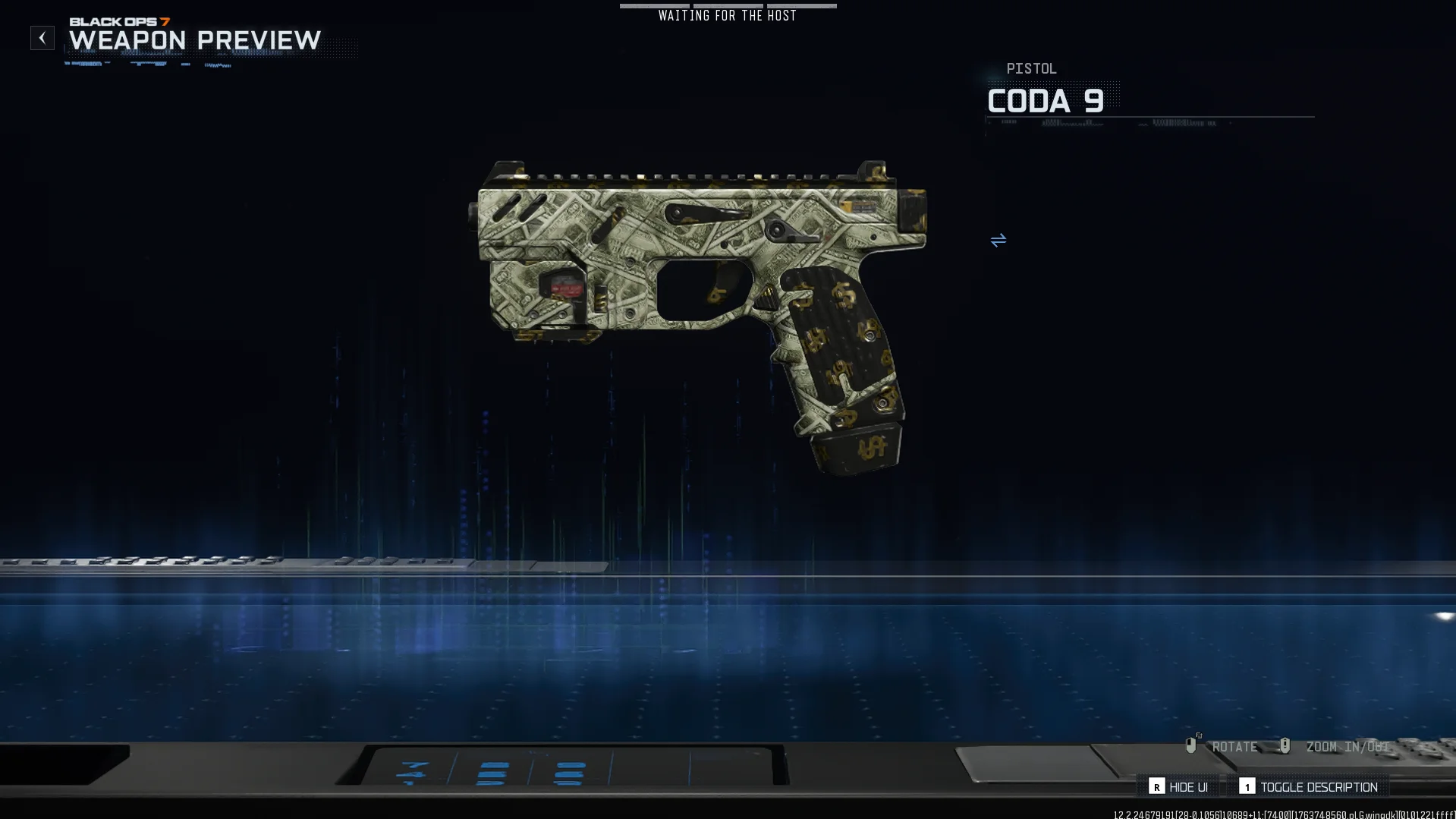Click the blue swap arrows icon
1456x819 pixels.
click(x=998, y=241)
